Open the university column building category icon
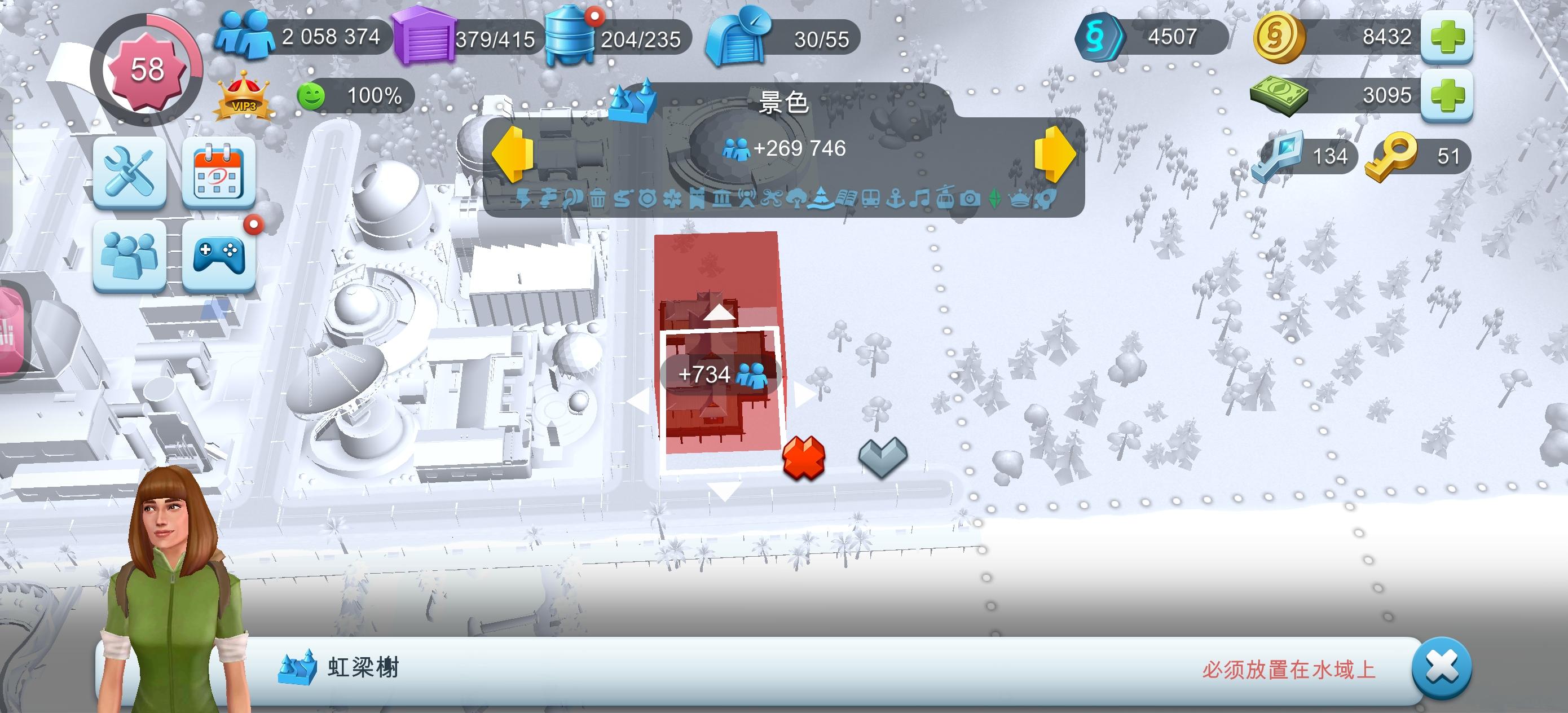The image size is (1568, 713). pos(723,199)
